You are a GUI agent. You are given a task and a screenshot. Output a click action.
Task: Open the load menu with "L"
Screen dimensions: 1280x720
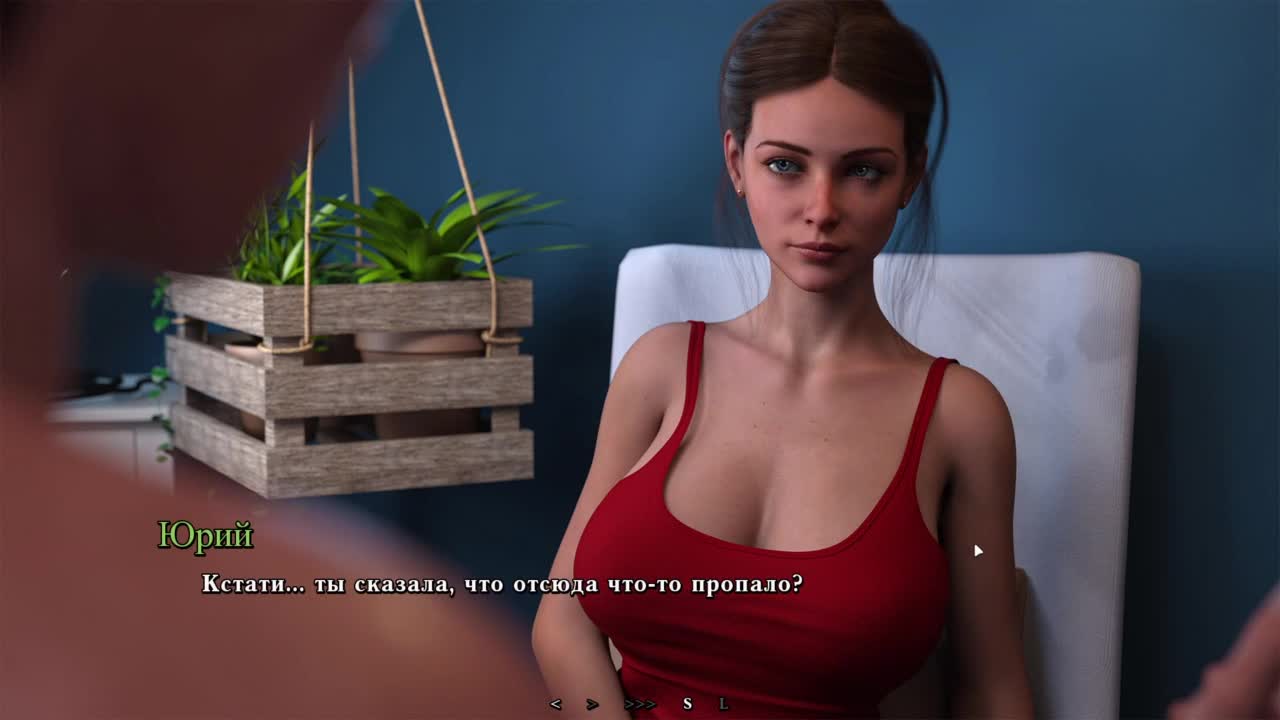(723, 704)
